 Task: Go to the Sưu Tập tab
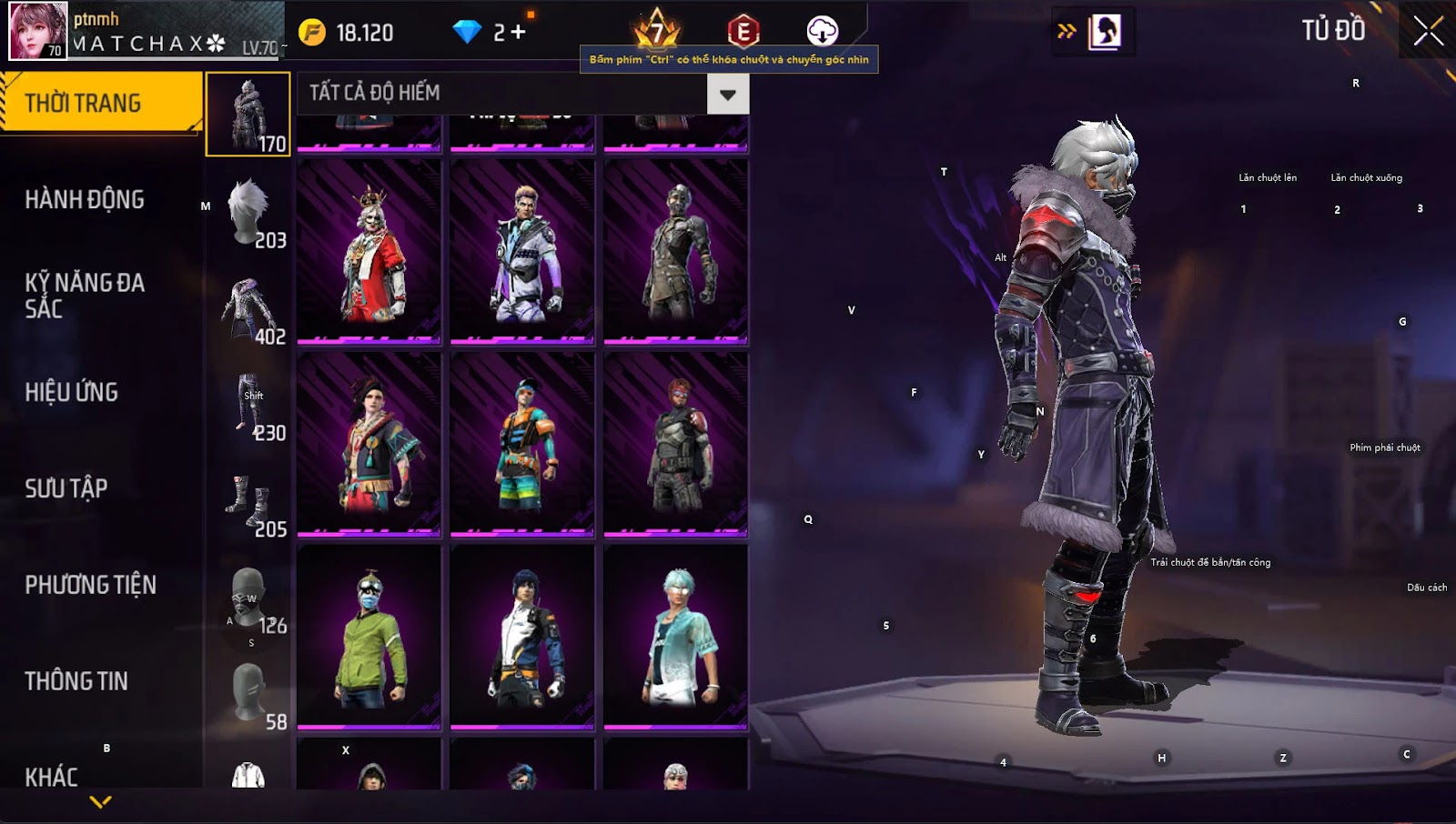pos(66,488)
